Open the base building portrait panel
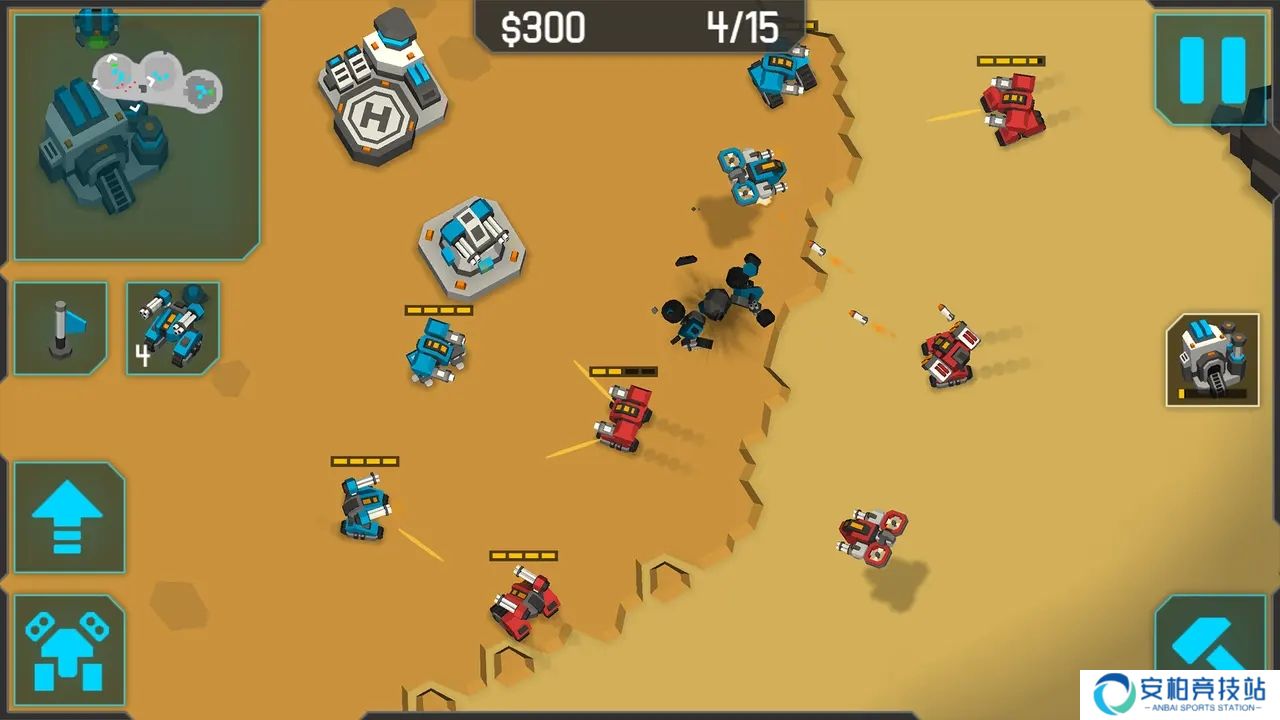1280x720 pixels. (137, 138)
